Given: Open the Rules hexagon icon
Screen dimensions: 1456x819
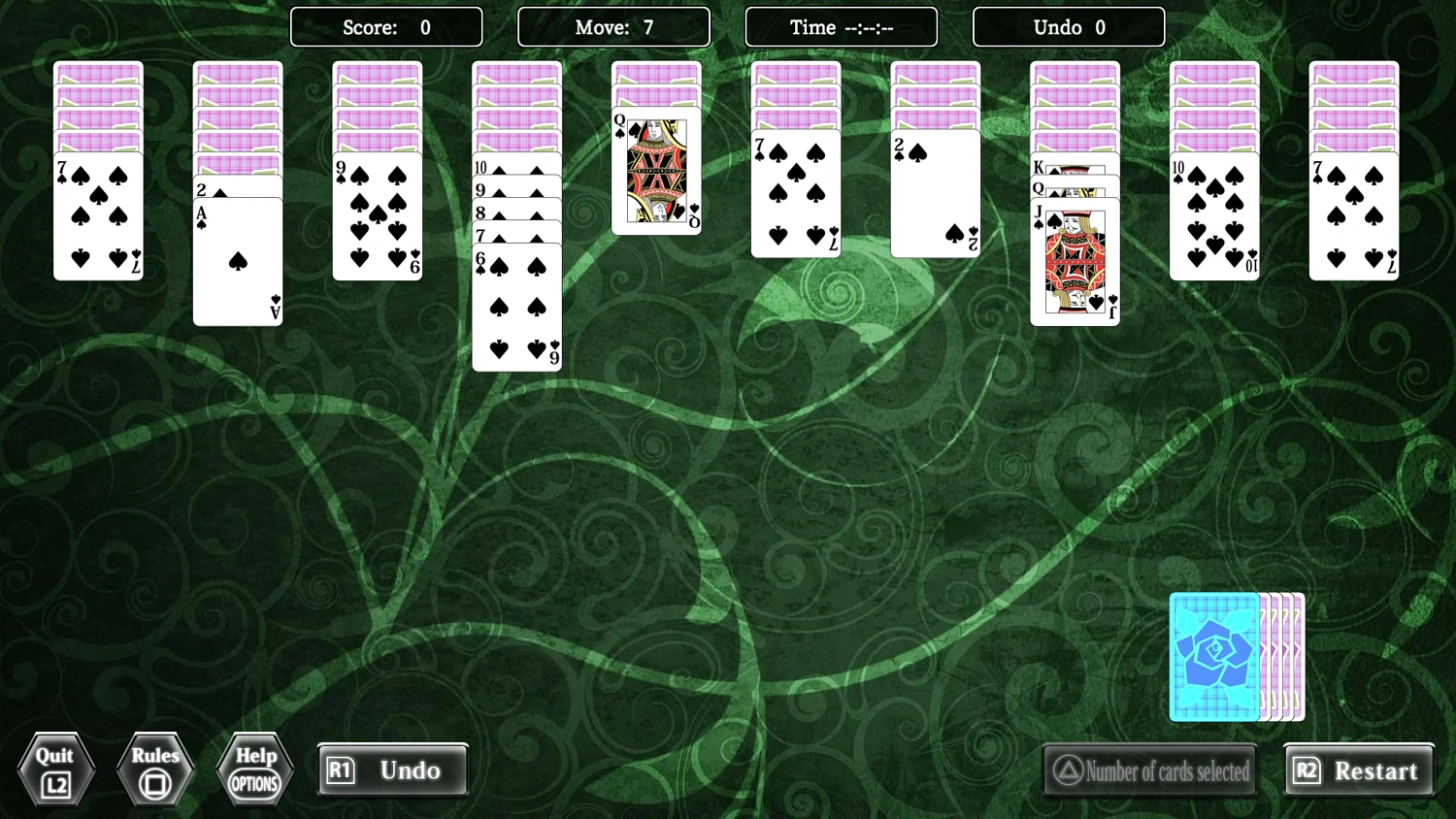Looking at the screenshot, I should 155,769.
